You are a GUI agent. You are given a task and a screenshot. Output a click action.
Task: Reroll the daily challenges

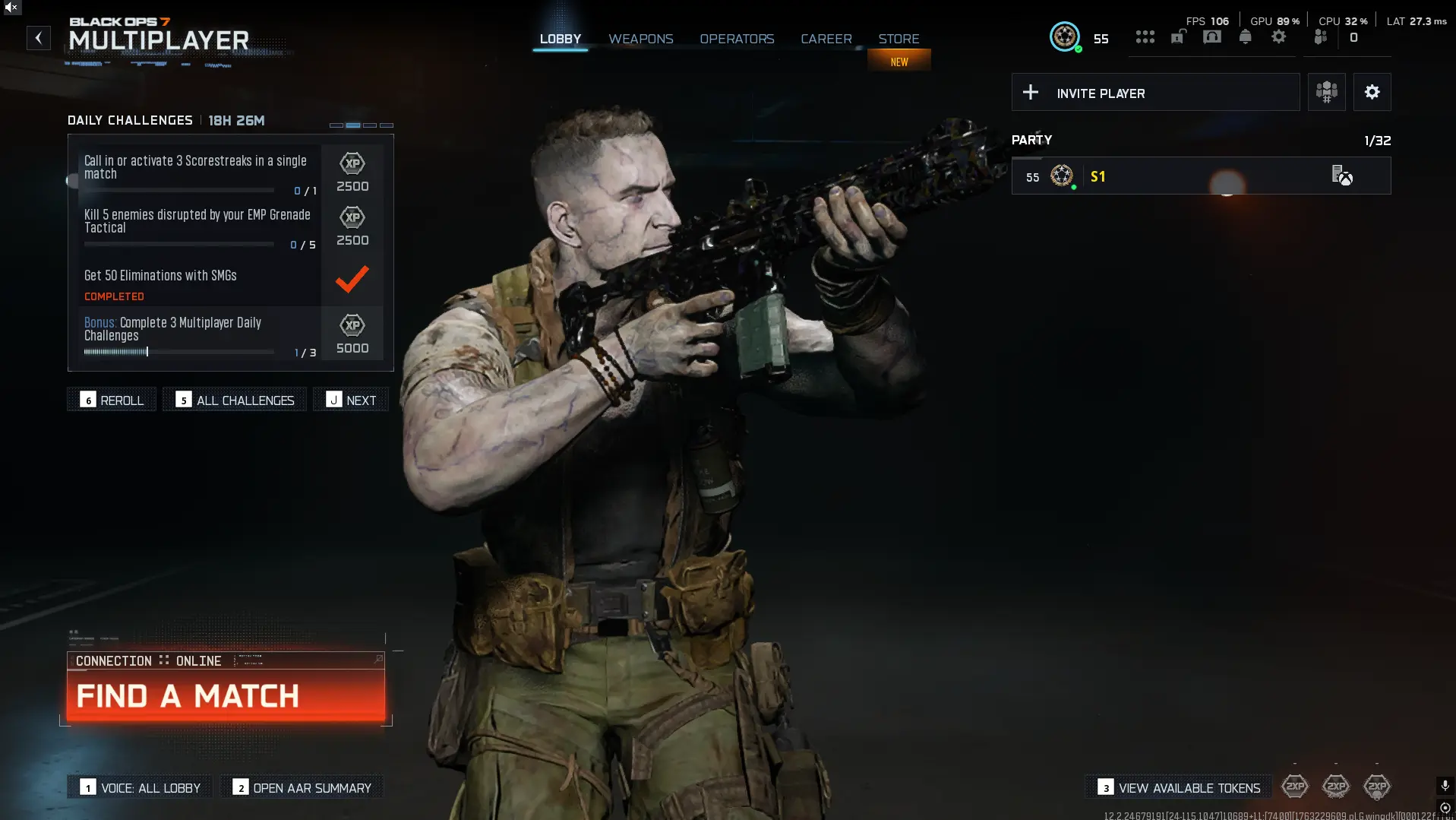click(x=111, y=399)
